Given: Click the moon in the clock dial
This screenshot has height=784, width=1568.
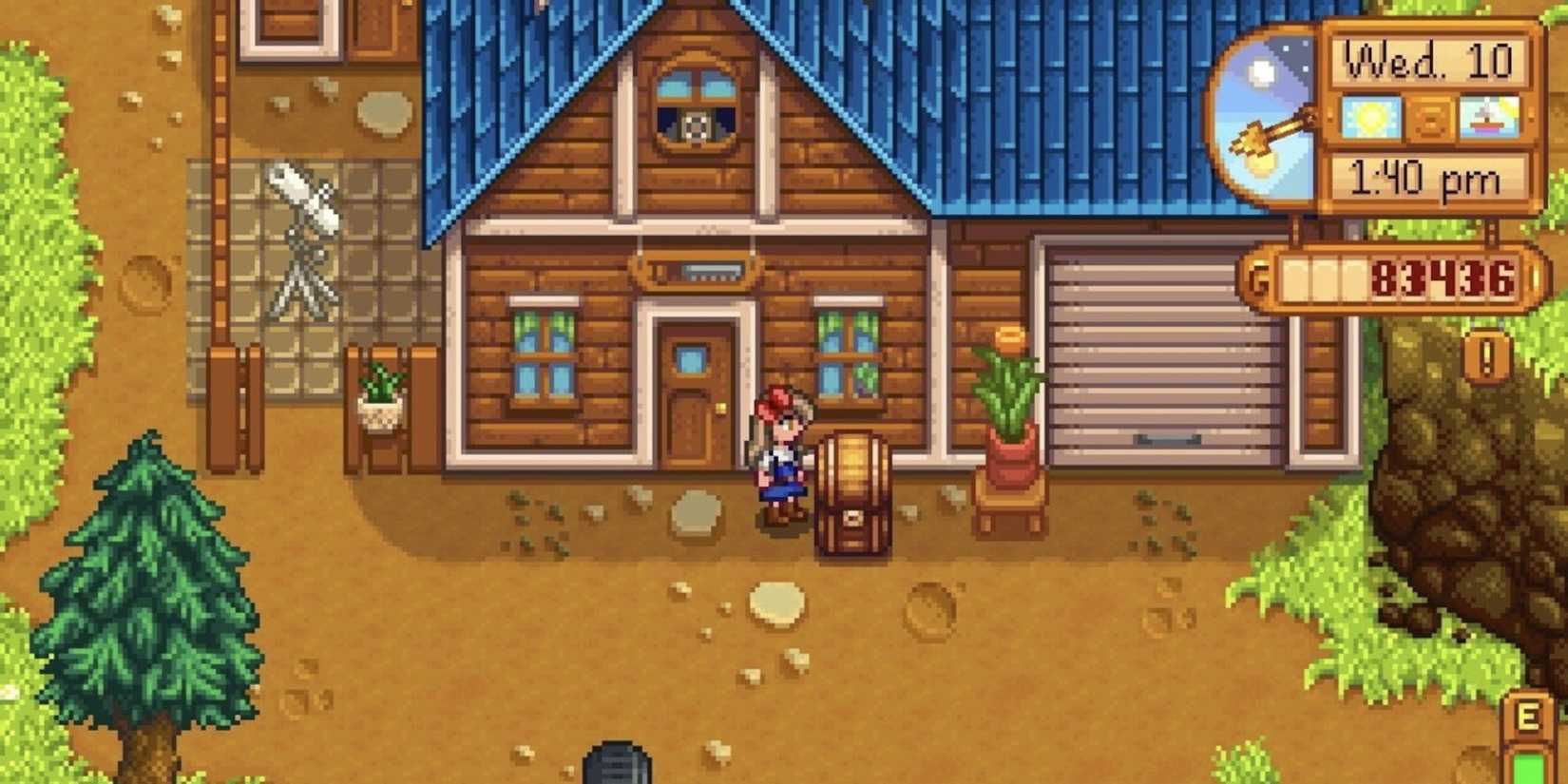Looking at the screenshot, I should [1263, 68].
